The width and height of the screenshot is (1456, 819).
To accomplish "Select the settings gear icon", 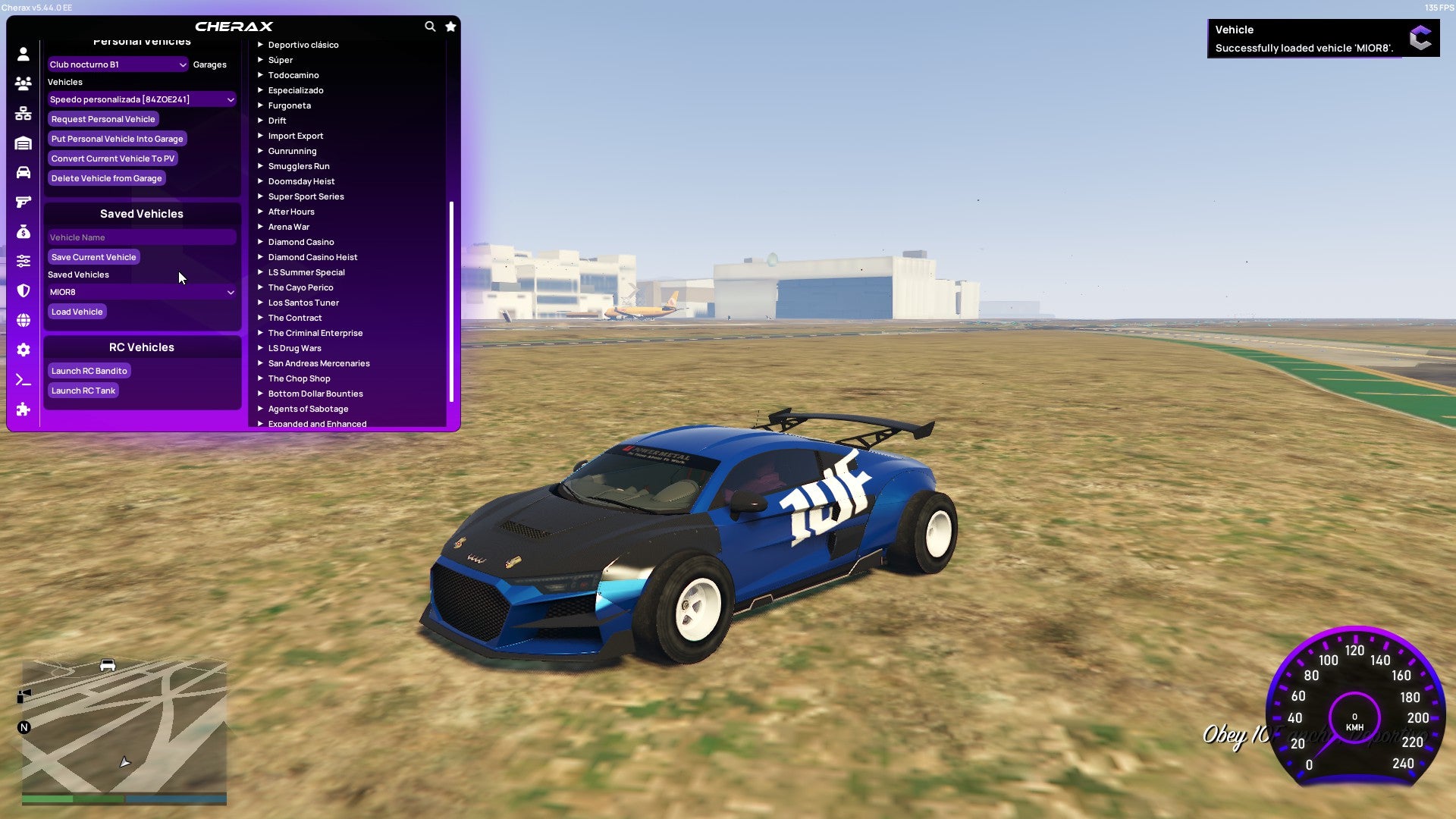I will [23, 350].
